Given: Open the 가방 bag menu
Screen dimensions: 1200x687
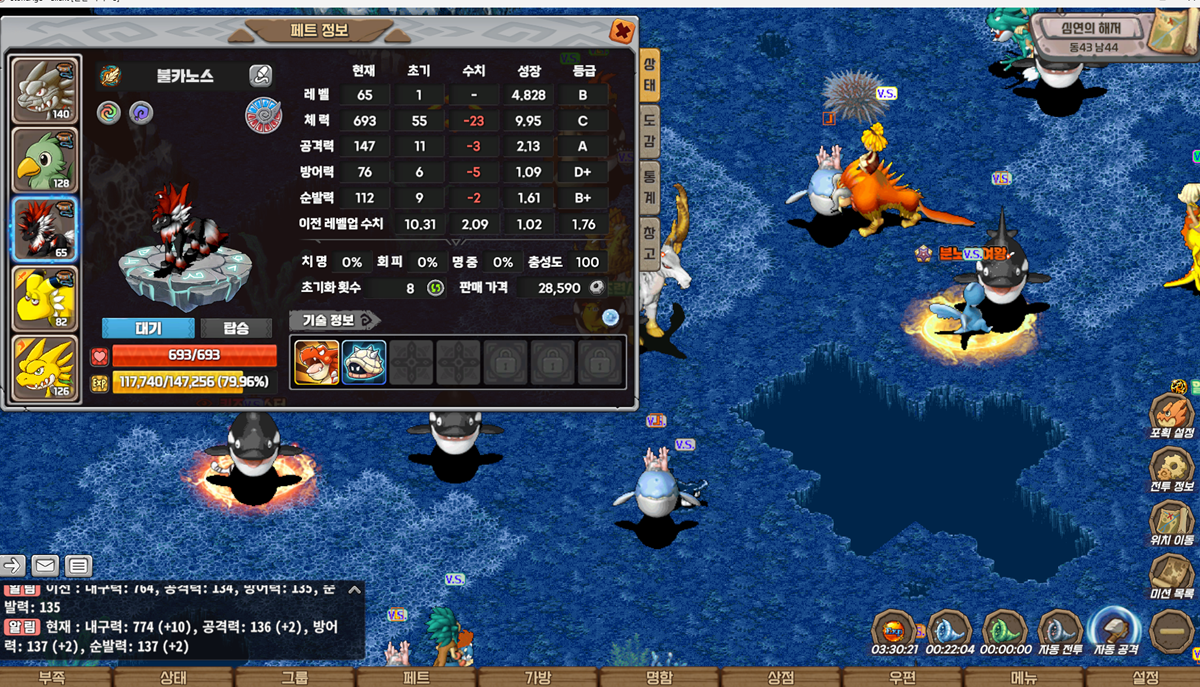Looking at the screenshot, I should [x=538, y=677].
